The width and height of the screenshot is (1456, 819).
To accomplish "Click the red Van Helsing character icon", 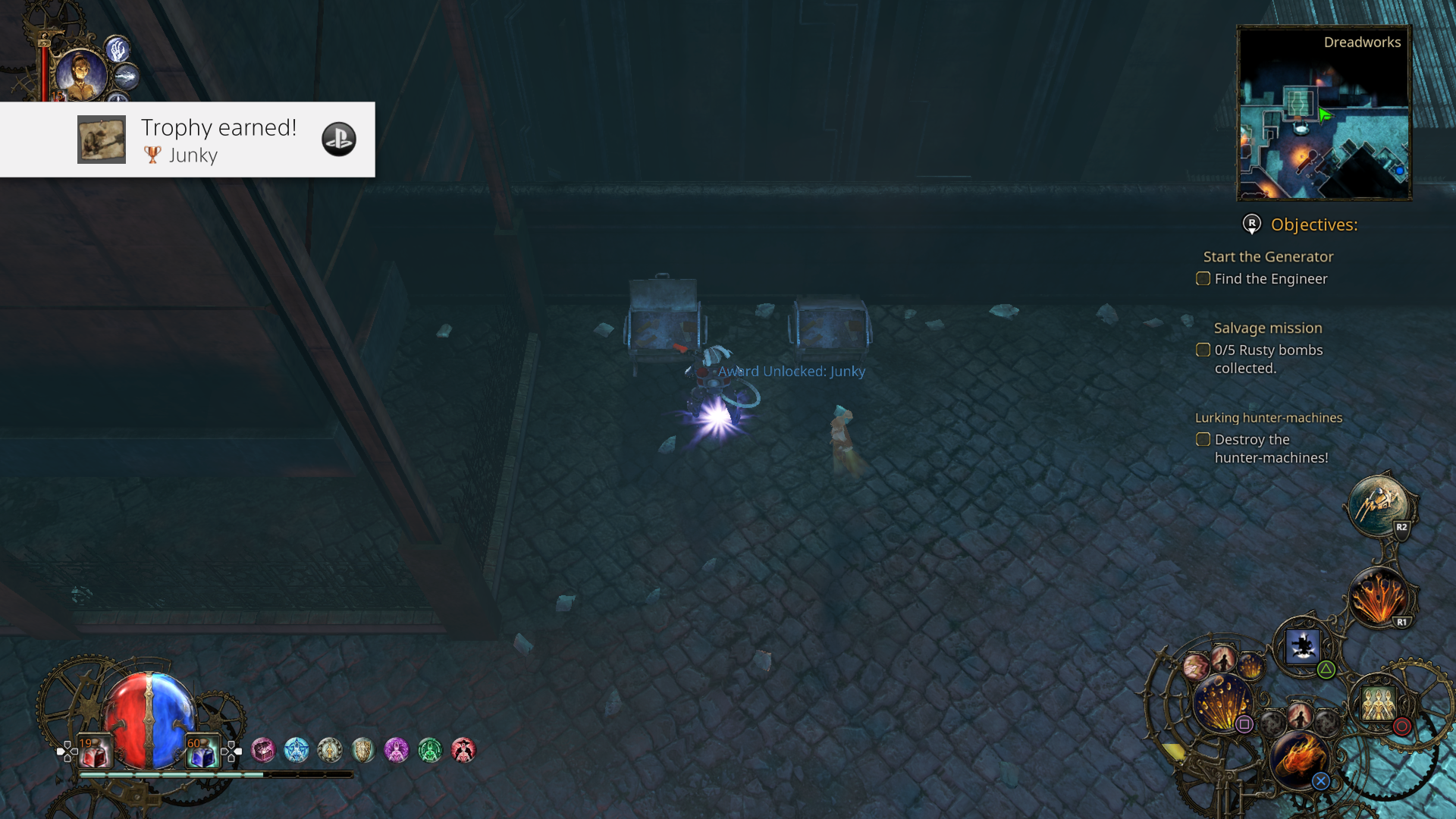I will click(x=463, y=750).
